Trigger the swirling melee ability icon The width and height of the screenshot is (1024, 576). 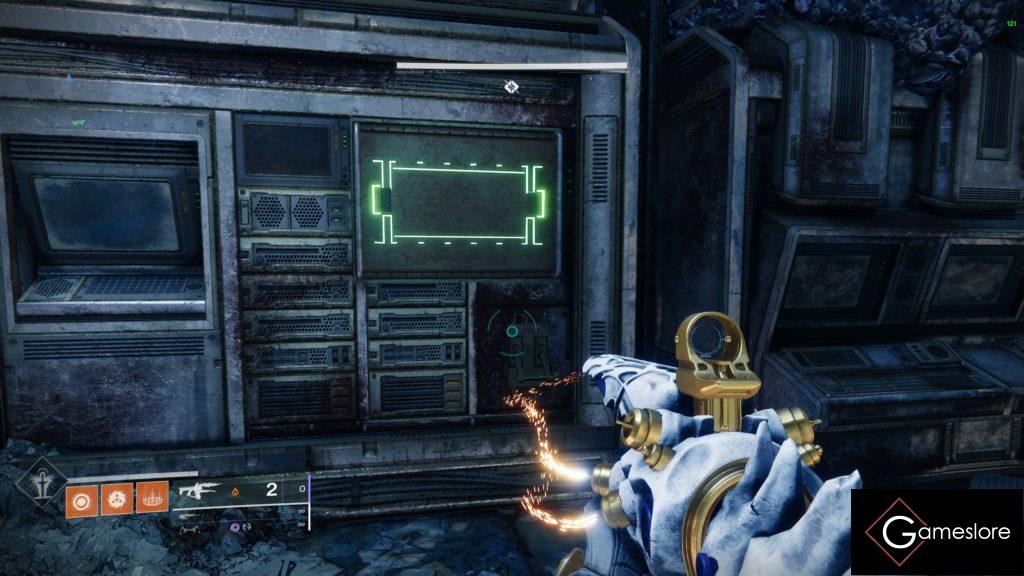(x=116, y=499)
